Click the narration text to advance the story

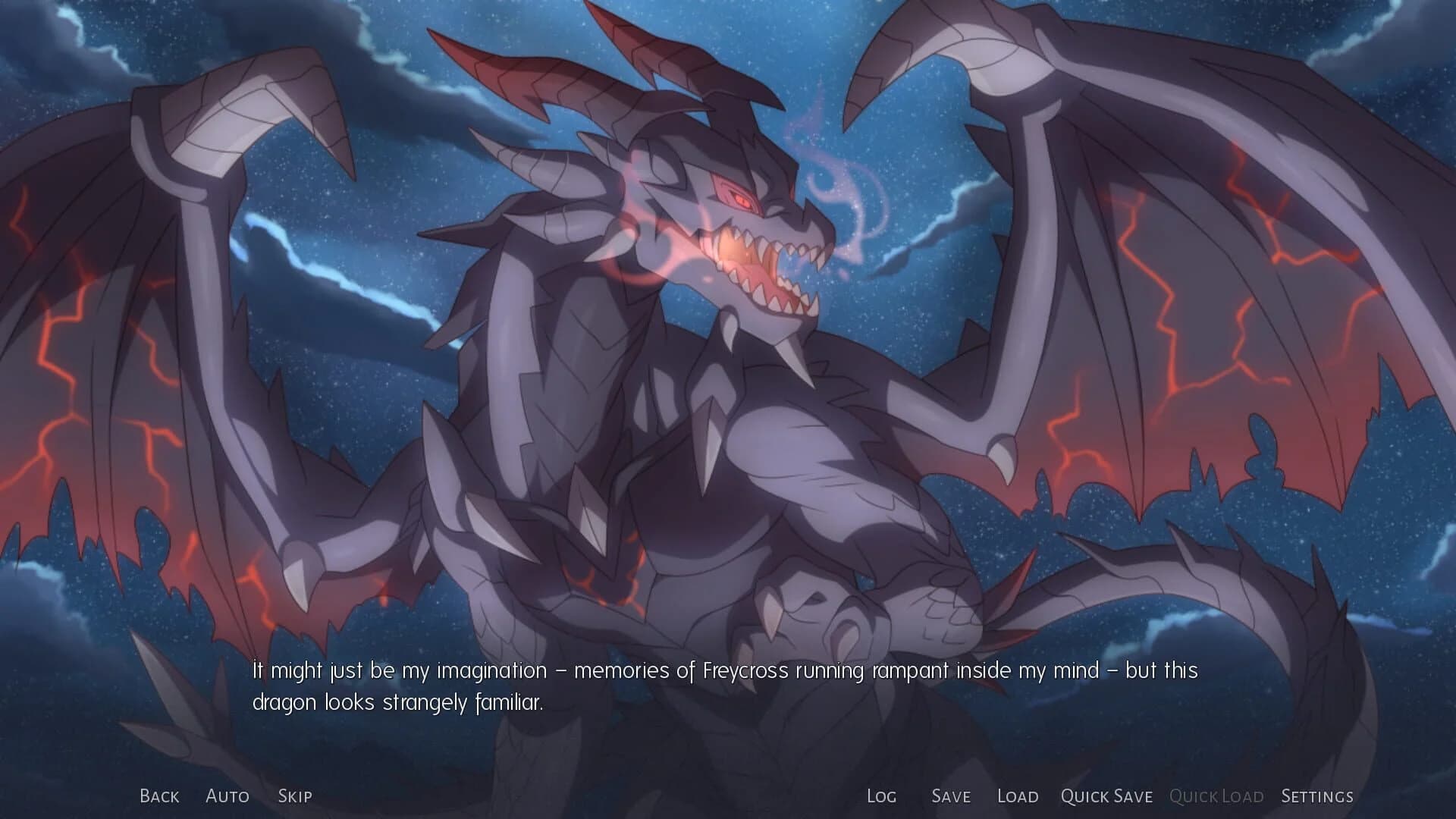[x=724, y=670]
